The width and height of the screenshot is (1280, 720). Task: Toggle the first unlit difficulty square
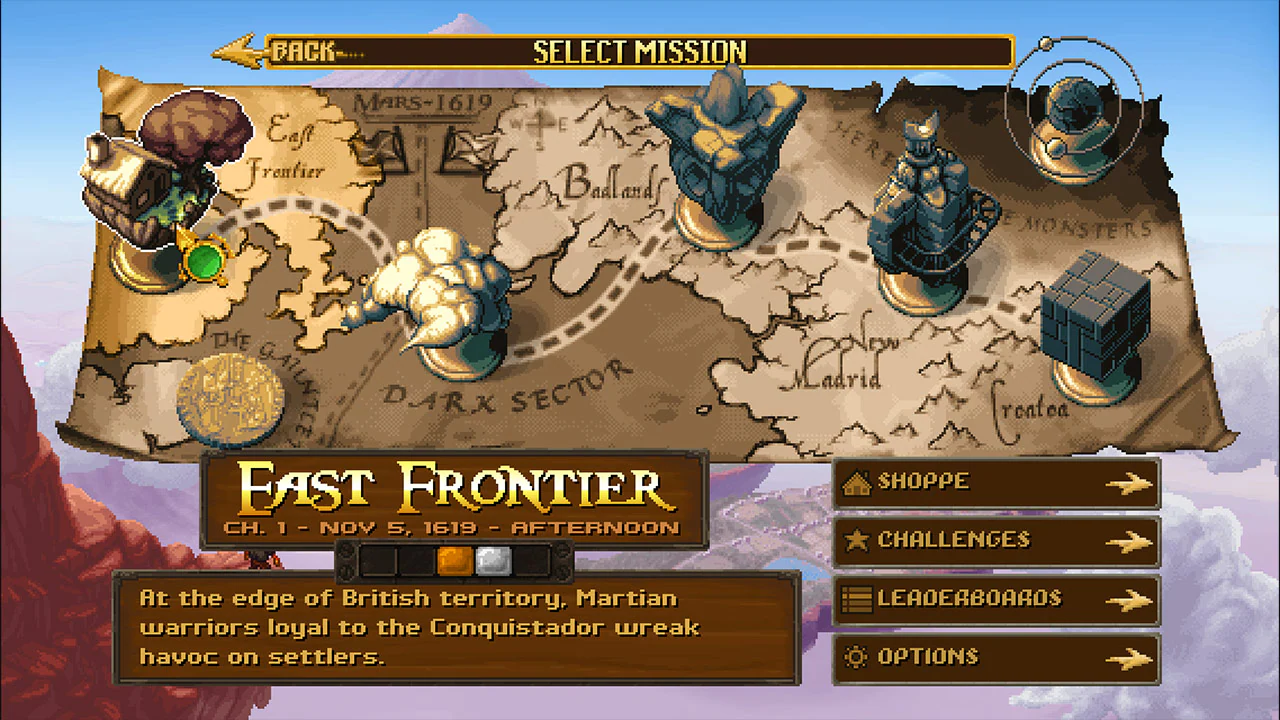point(381,562)
